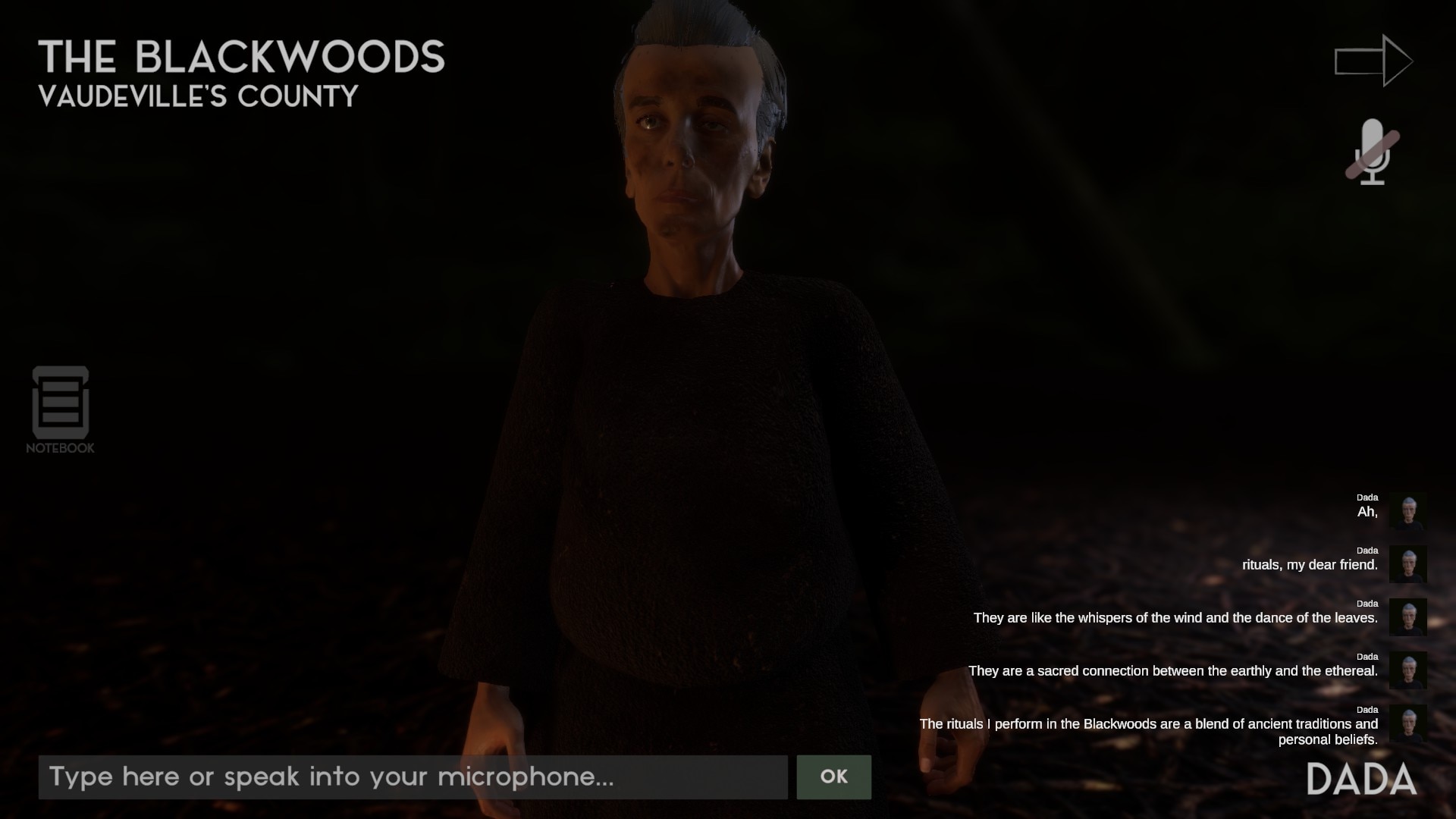Submit message with the OK button

tap(833, 777)
